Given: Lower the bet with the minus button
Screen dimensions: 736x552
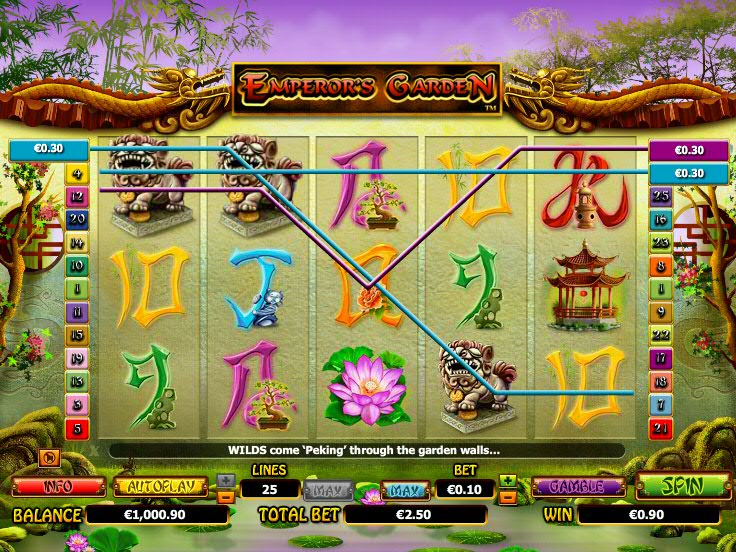Looking at the screenshot, I should point(508,495).
